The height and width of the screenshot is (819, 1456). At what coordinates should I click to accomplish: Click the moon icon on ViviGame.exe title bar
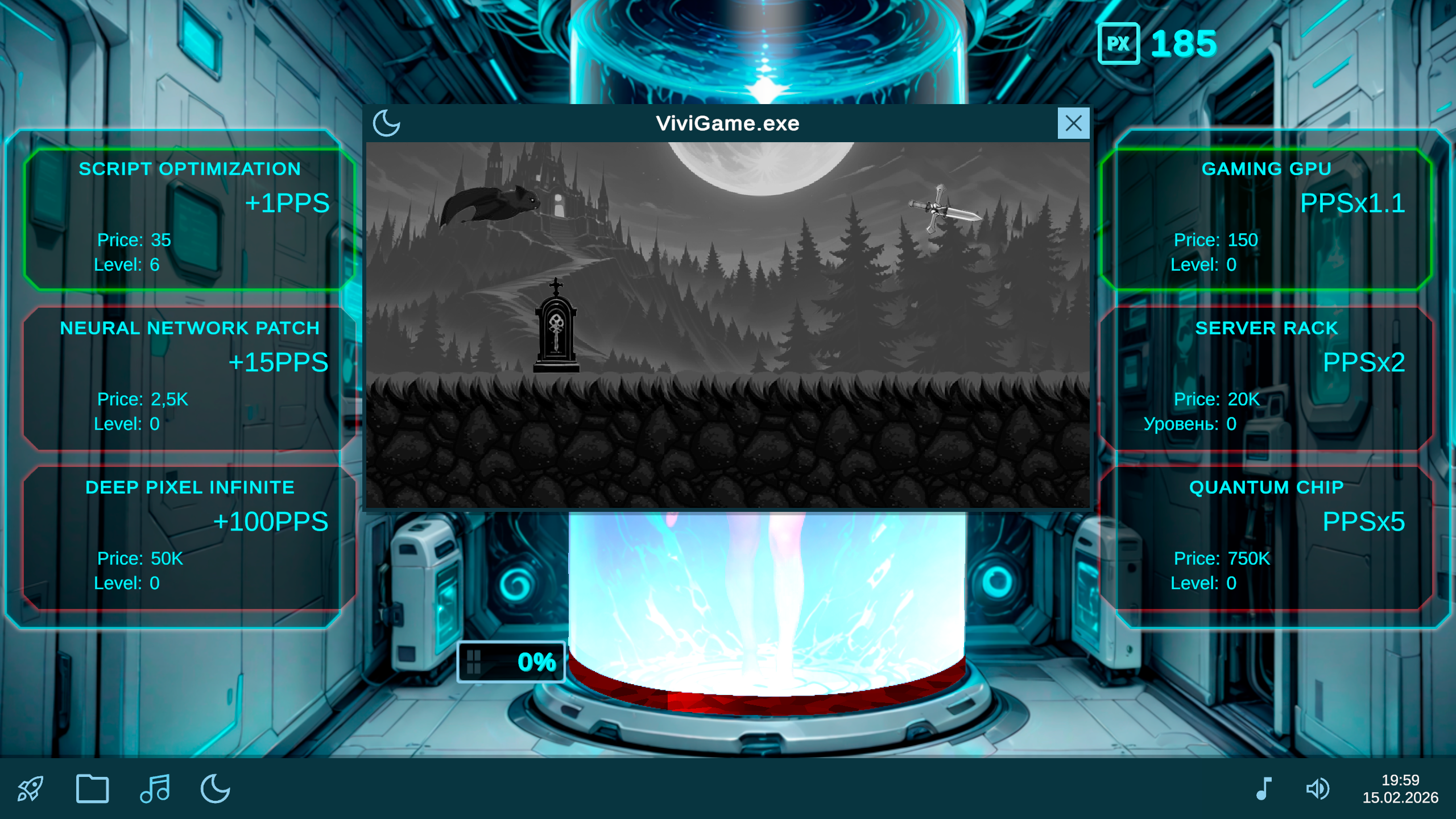pos(387,123)
